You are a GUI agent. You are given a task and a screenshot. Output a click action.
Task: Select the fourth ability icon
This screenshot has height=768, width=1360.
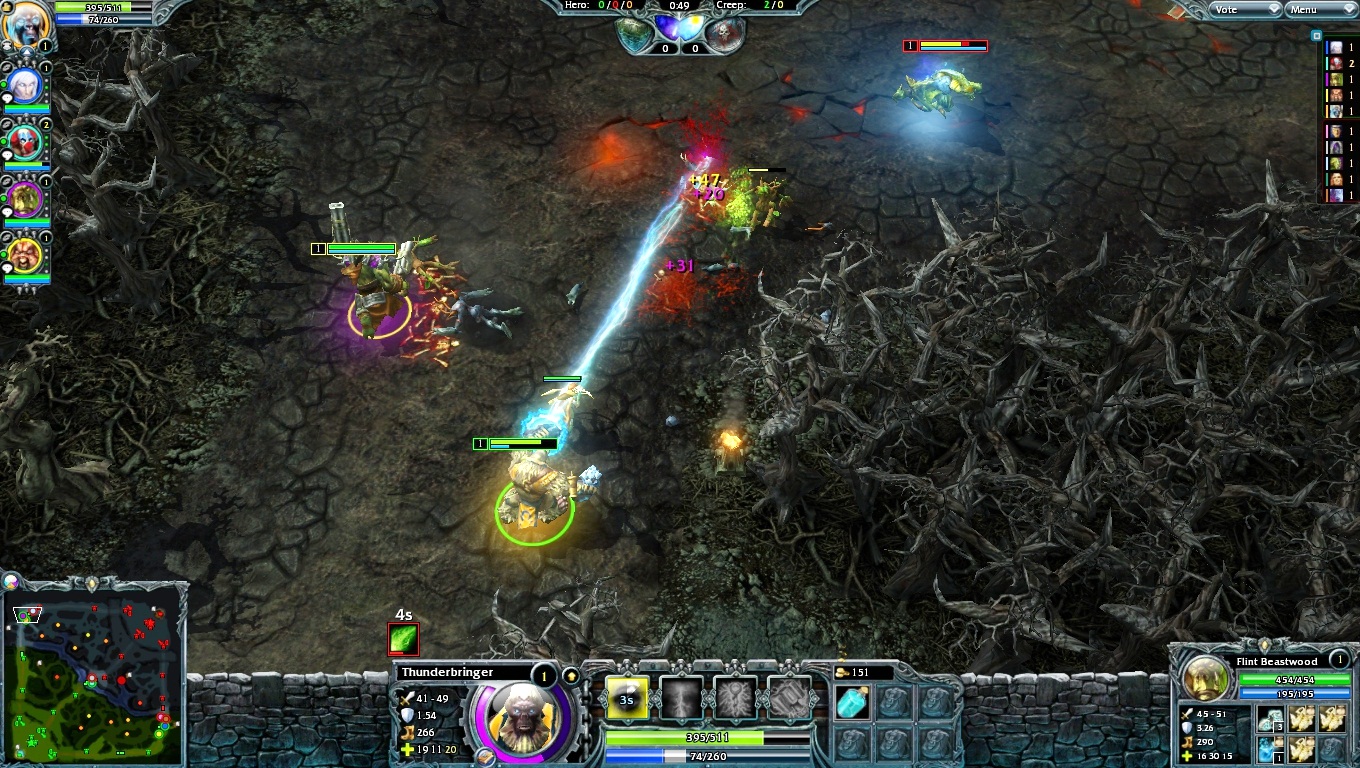(x=789, y=699)
